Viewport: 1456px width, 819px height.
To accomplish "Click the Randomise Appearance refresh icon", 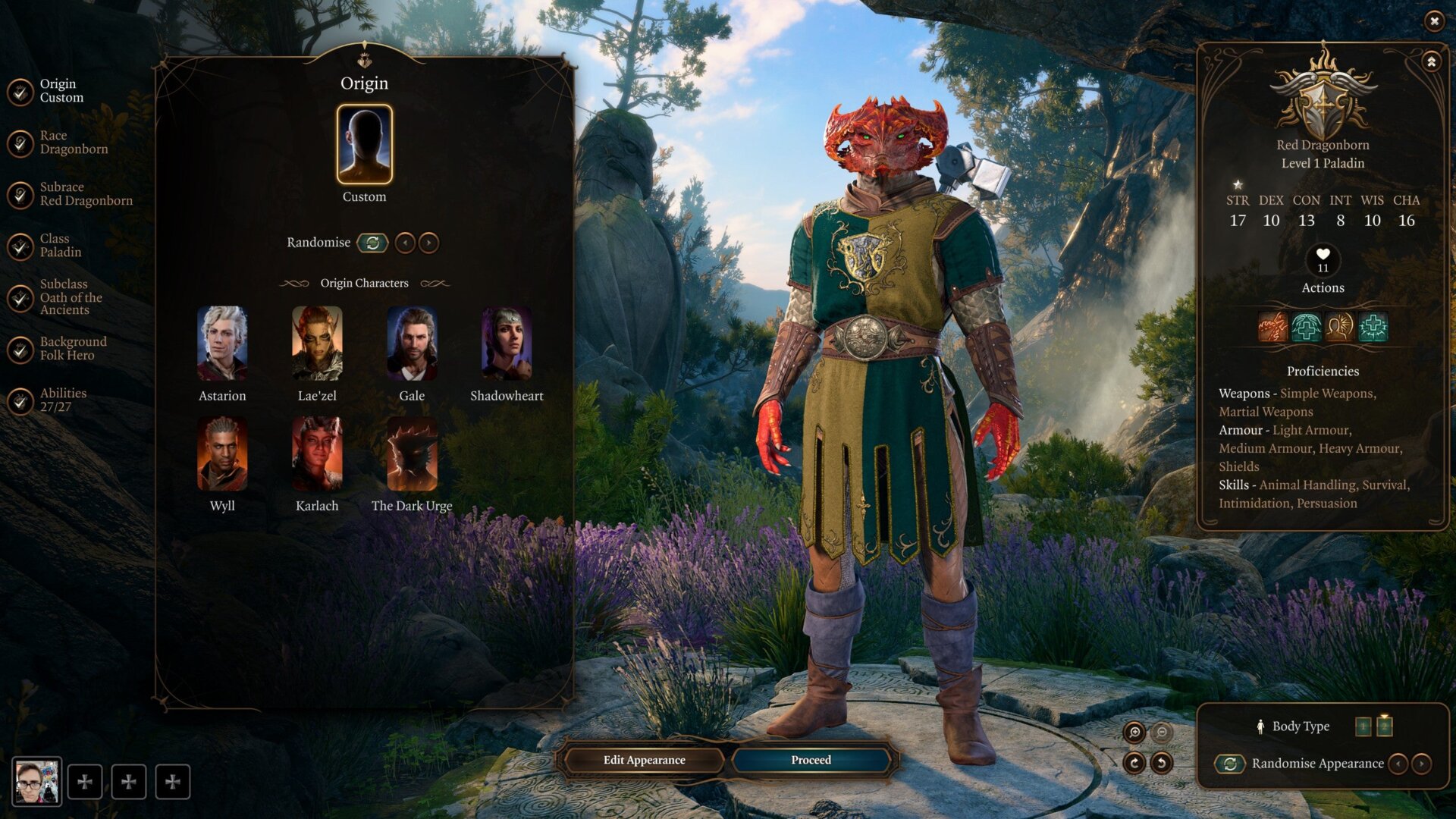I will [x=1230, y=764].
